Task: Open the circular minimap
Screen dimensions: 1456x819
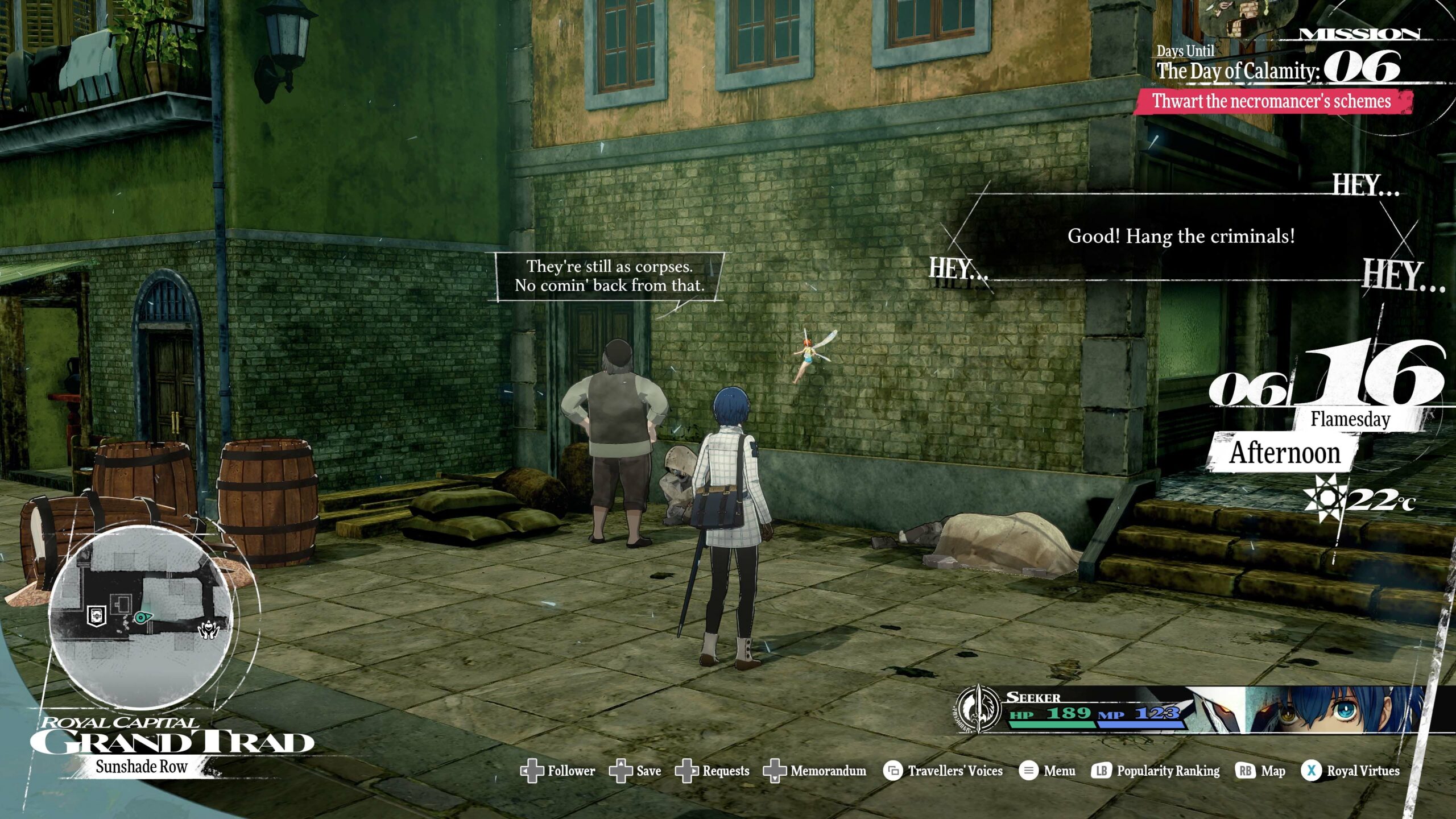Action: pyautogui.click(x=140, y=616)
